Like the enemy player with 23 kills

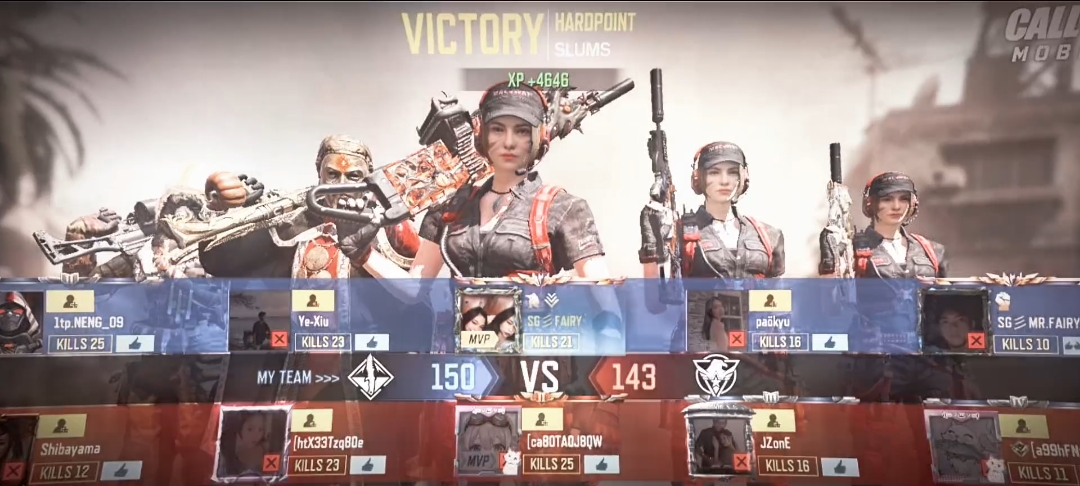[x=367, y=465]
